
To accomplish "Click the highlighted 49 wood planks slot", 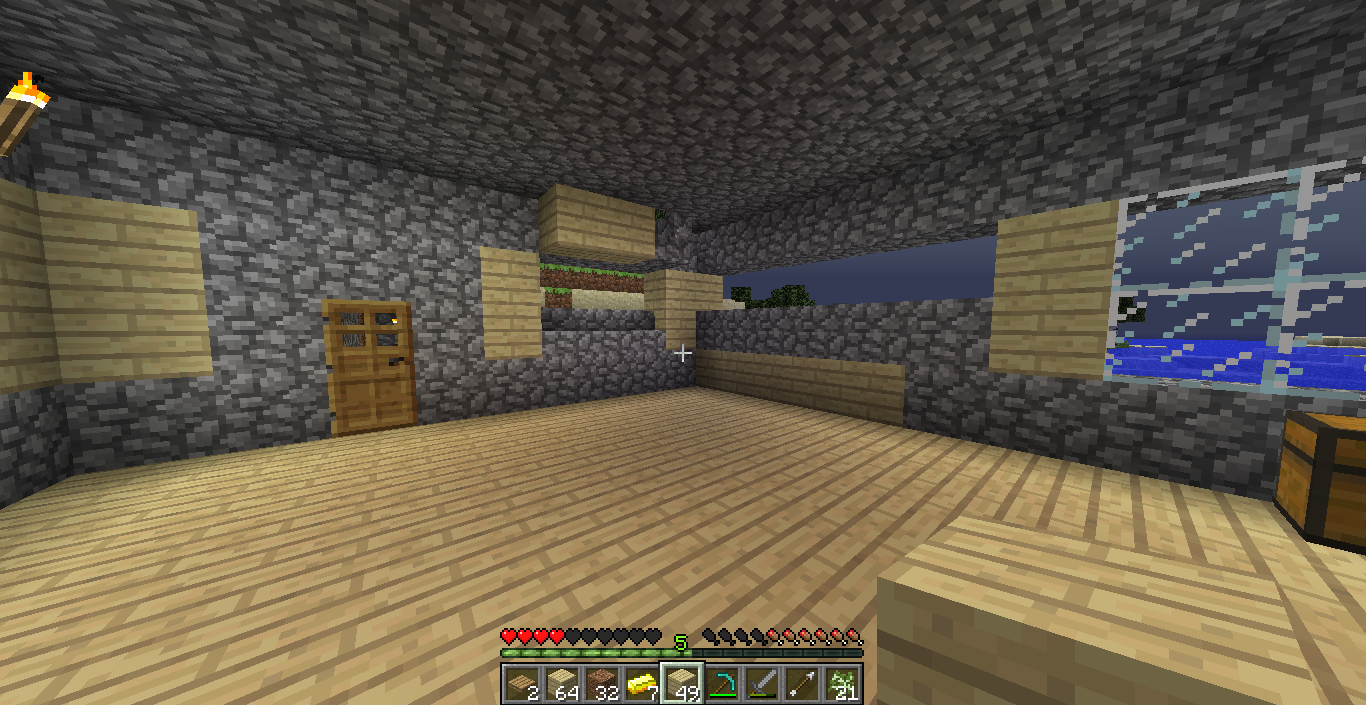I will click(682, 684).
